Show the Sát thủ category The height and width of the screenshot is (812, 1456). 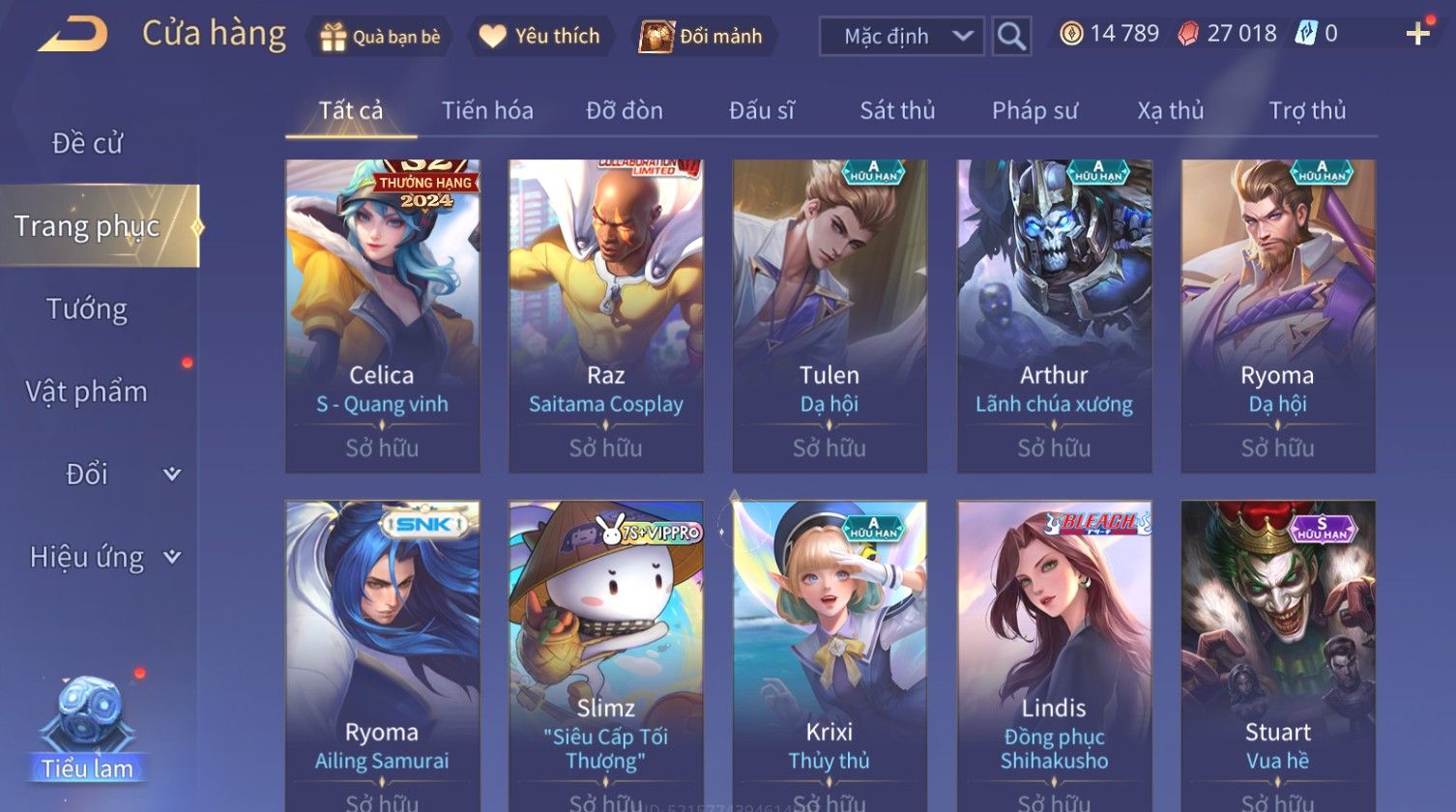pos(897,111)
